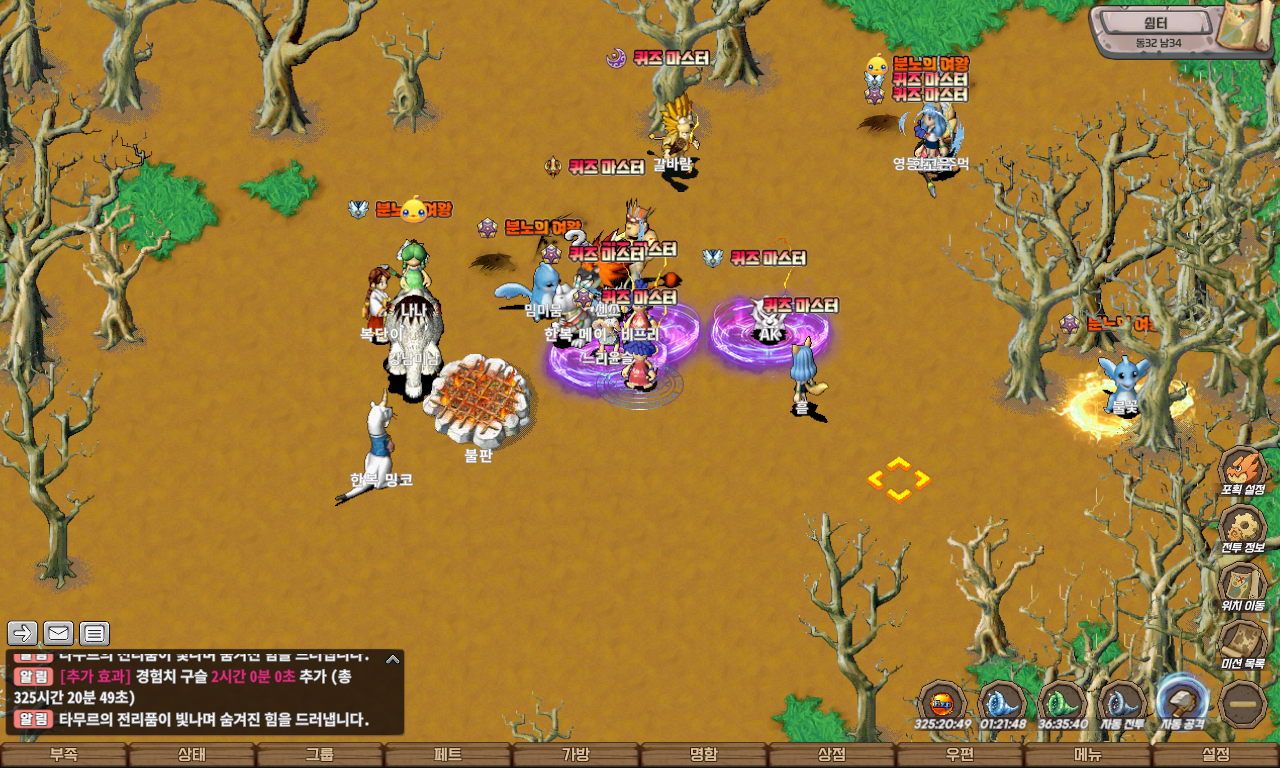Image resolution: width=1280 pixels, height=768 pixels.
Task: Click the envelope button above chat
Action: coord(58,633)
